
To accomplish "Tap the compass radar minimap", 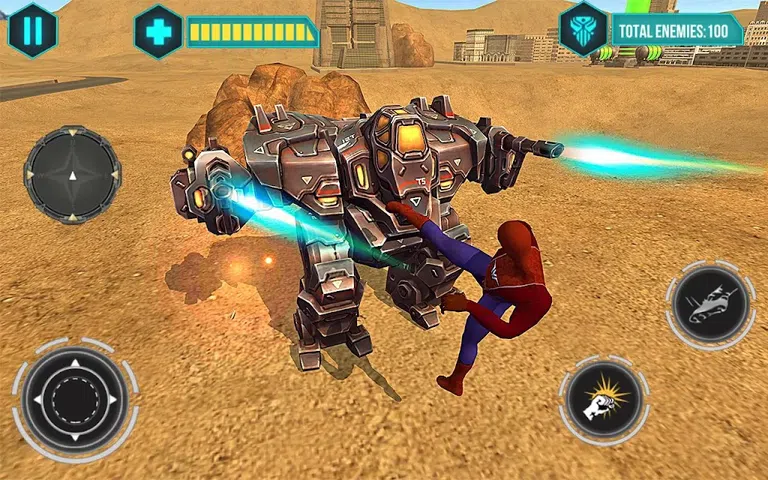I will [x=71, y=174].
